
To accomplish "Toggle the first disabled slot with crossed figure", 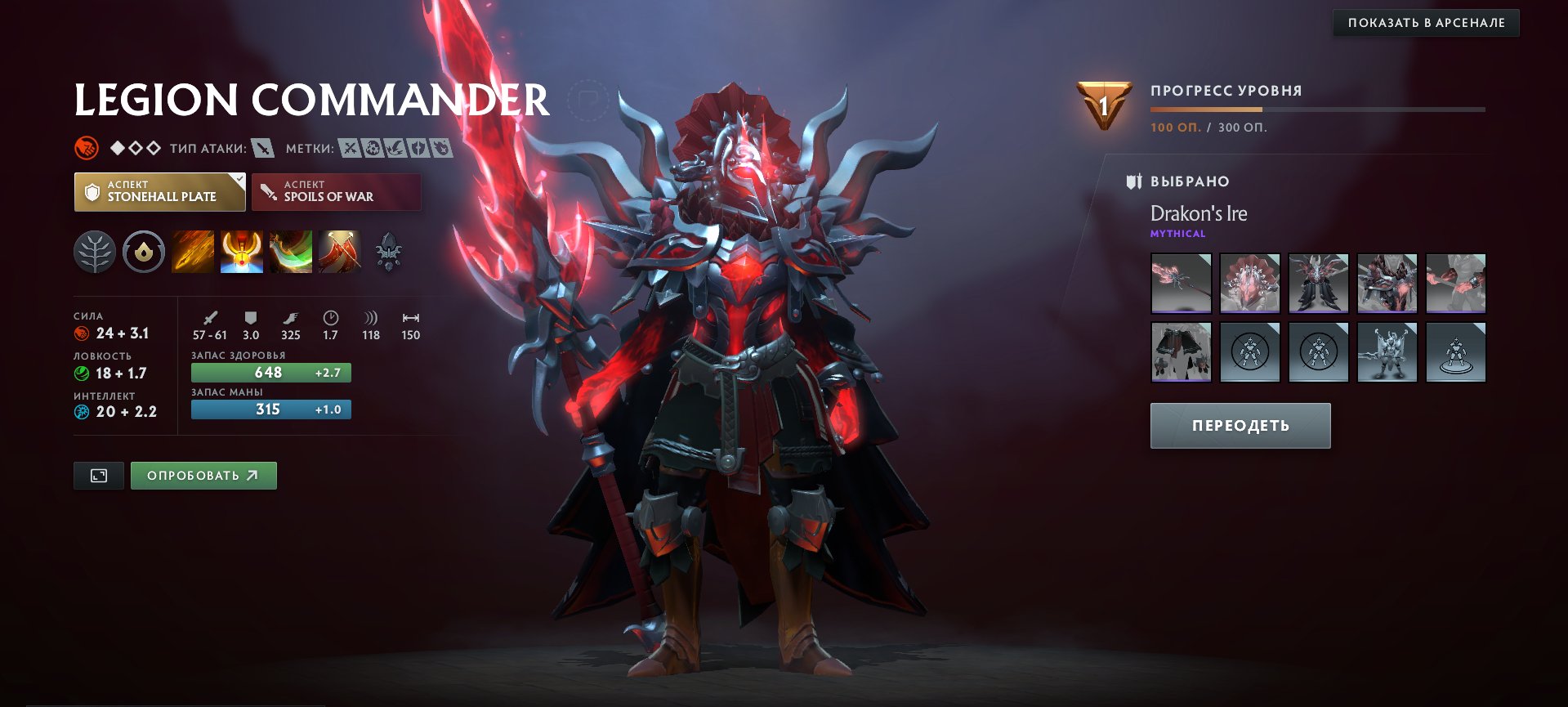I will [x=1250, y=351].
